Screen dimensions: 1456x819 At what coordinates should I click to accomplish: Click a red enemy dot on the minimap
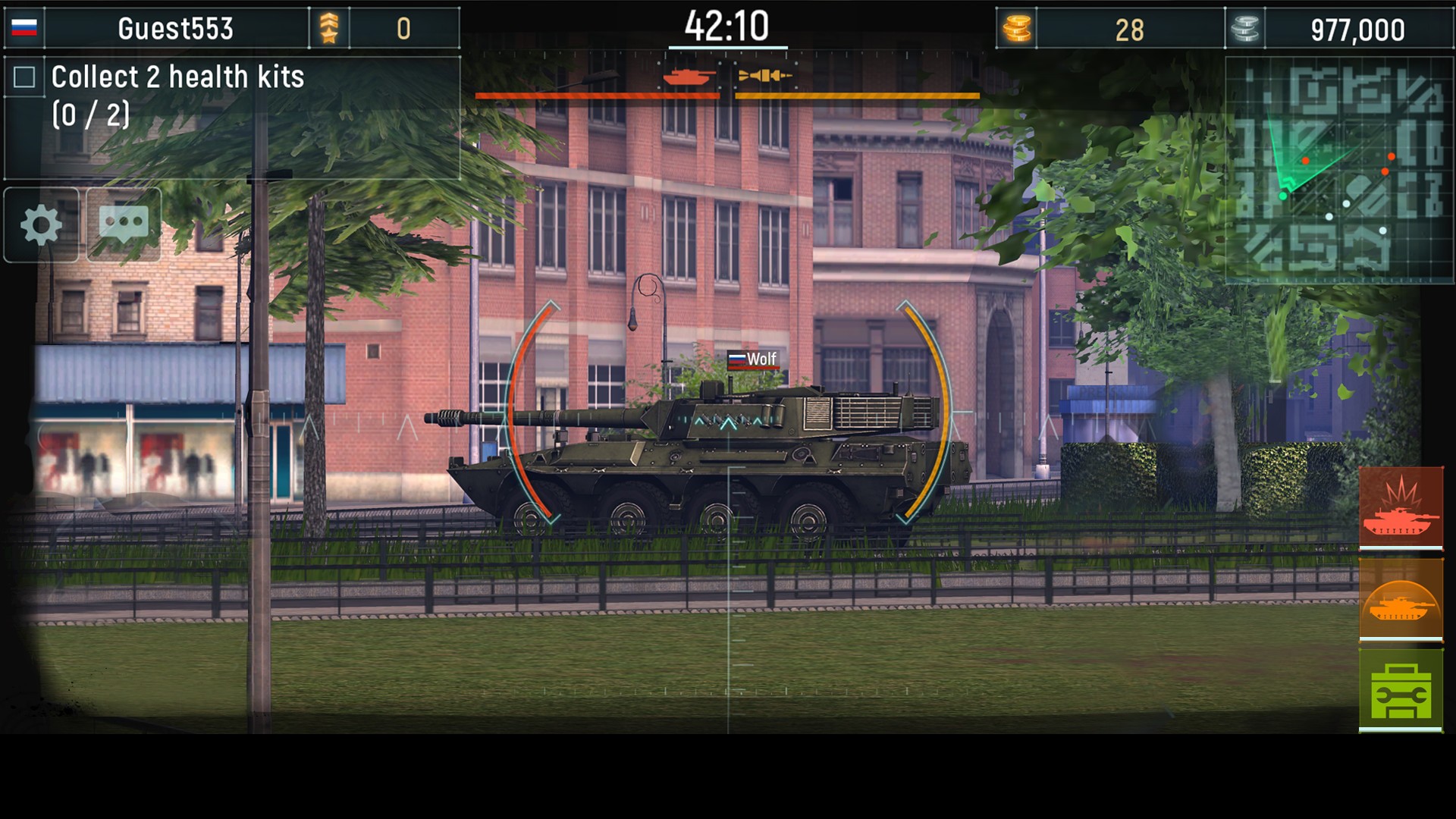coord(1392,156)
